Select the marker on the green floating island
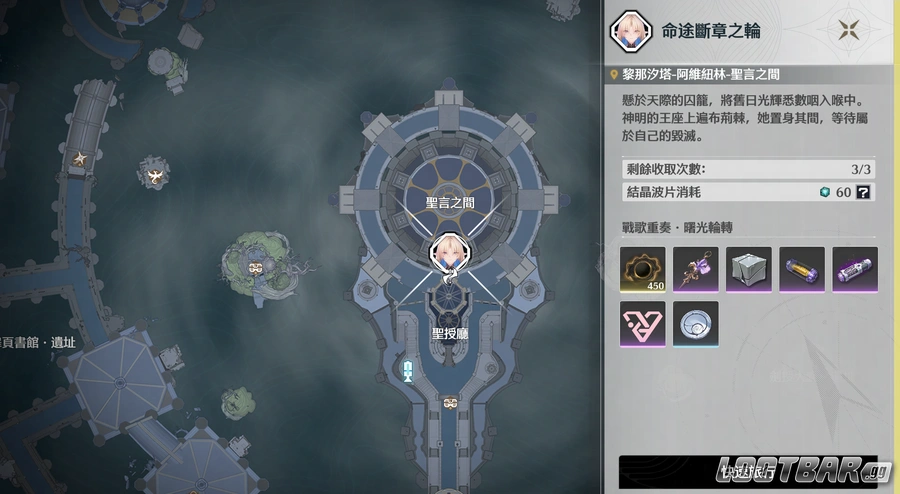The height and width of the screenshot is (494, 900). [x=256, y=267]
